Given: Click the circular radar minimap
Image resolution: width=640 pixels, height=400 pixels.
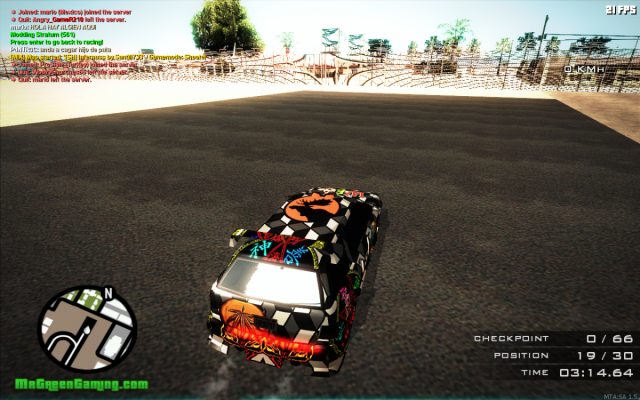Looking at the screenshot, I should [87, 329].
